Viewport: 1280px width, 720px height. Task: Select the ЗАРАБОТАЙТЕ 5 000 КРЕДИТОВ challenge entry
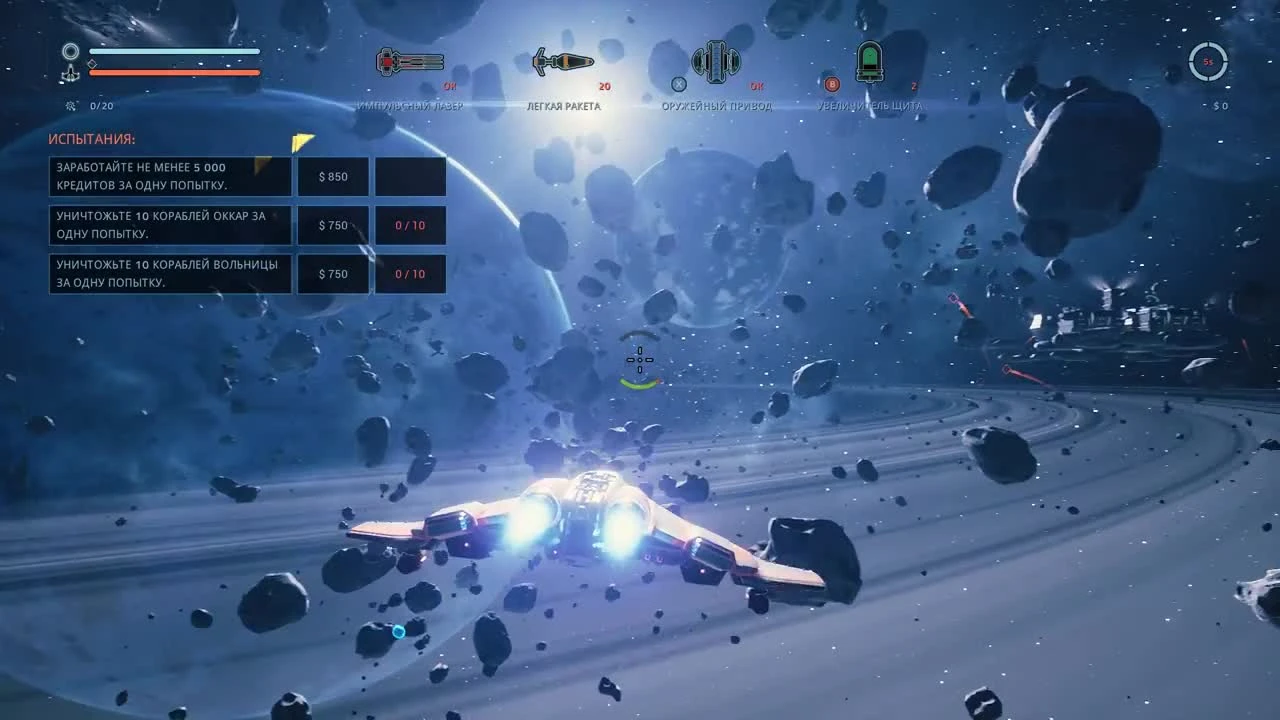170,176
